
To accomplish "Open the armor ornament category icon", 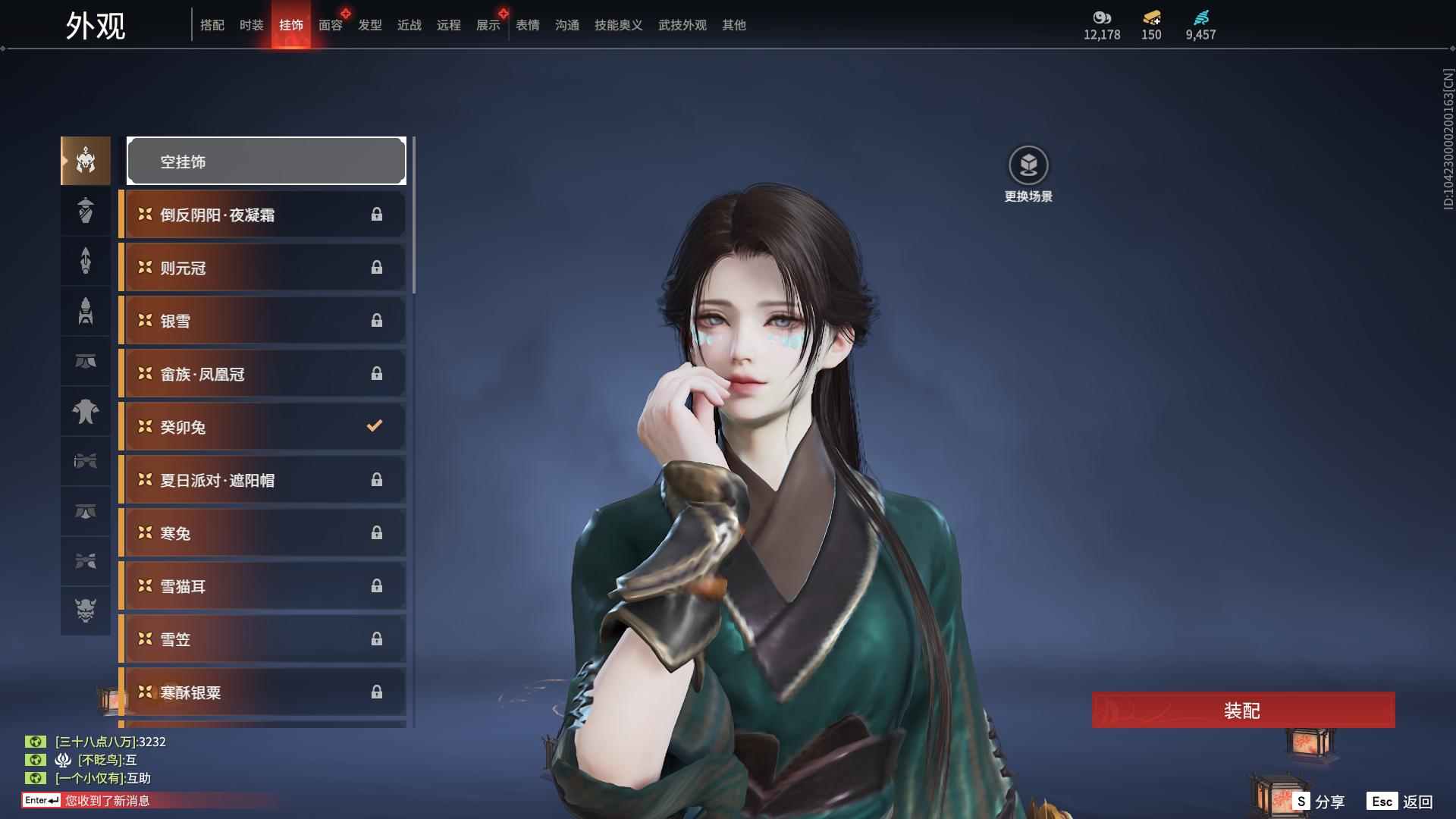I will coord(85,312).
